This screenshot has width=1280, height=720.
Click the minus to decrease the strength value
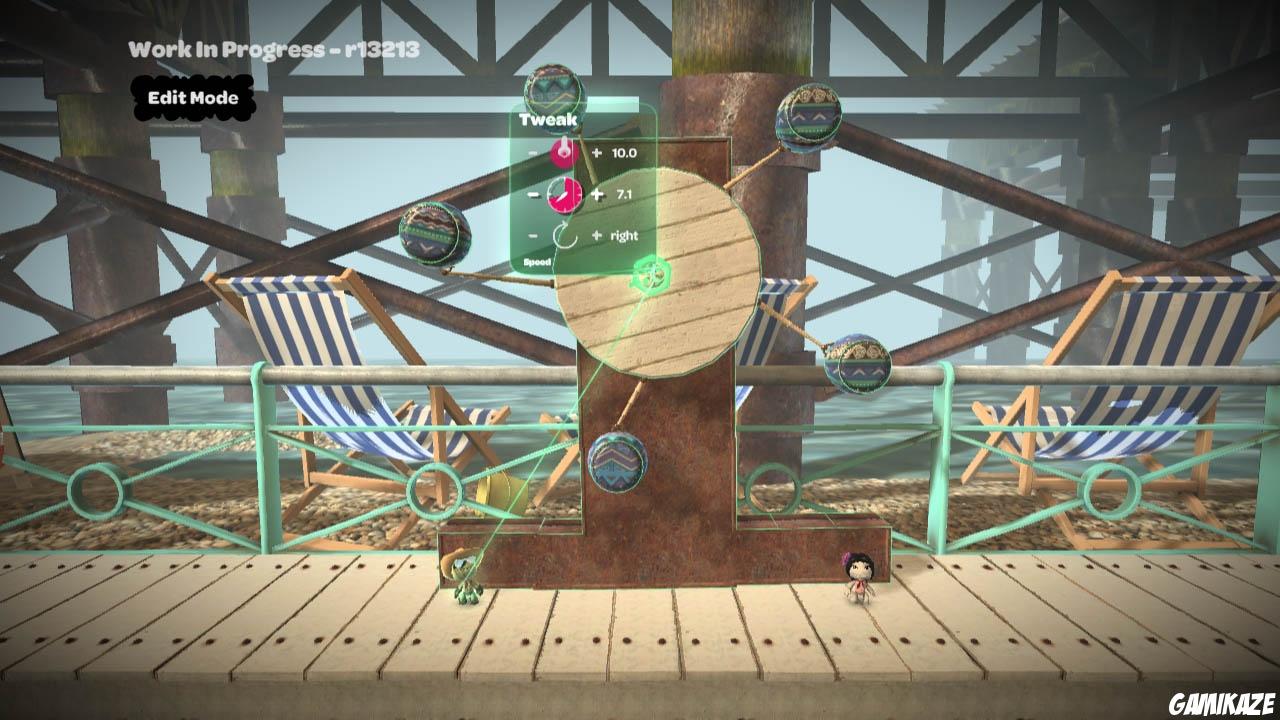click(x=532, y=152)
